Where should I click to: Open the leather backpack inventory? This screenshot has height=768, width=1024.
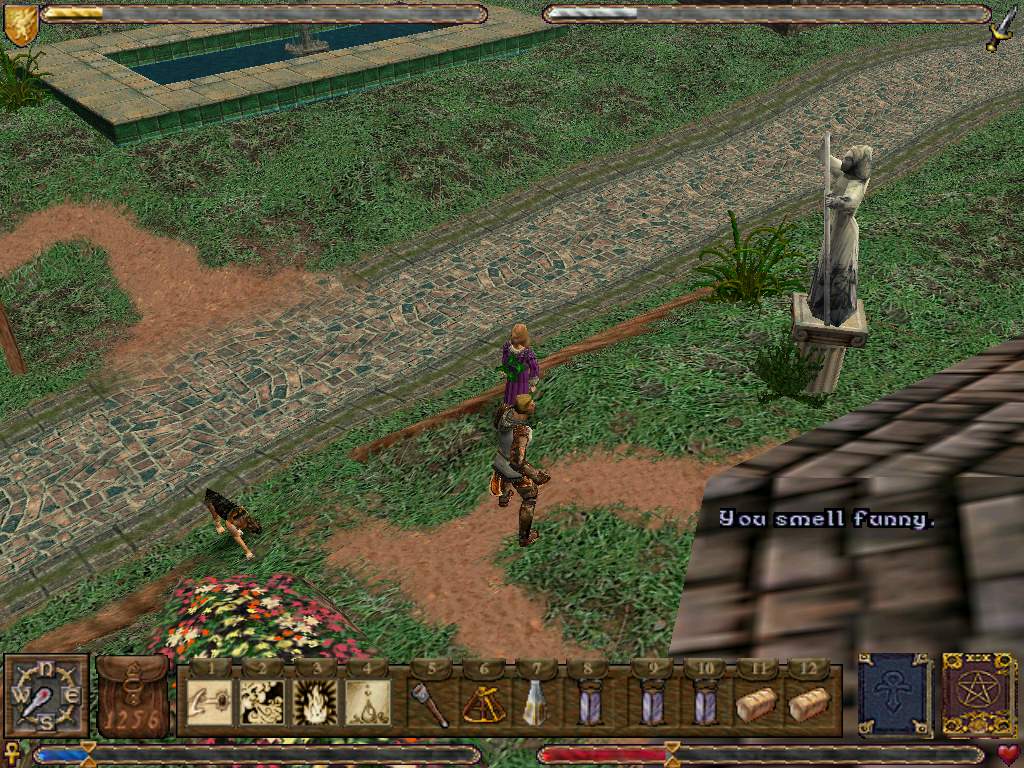coord(133,696)
